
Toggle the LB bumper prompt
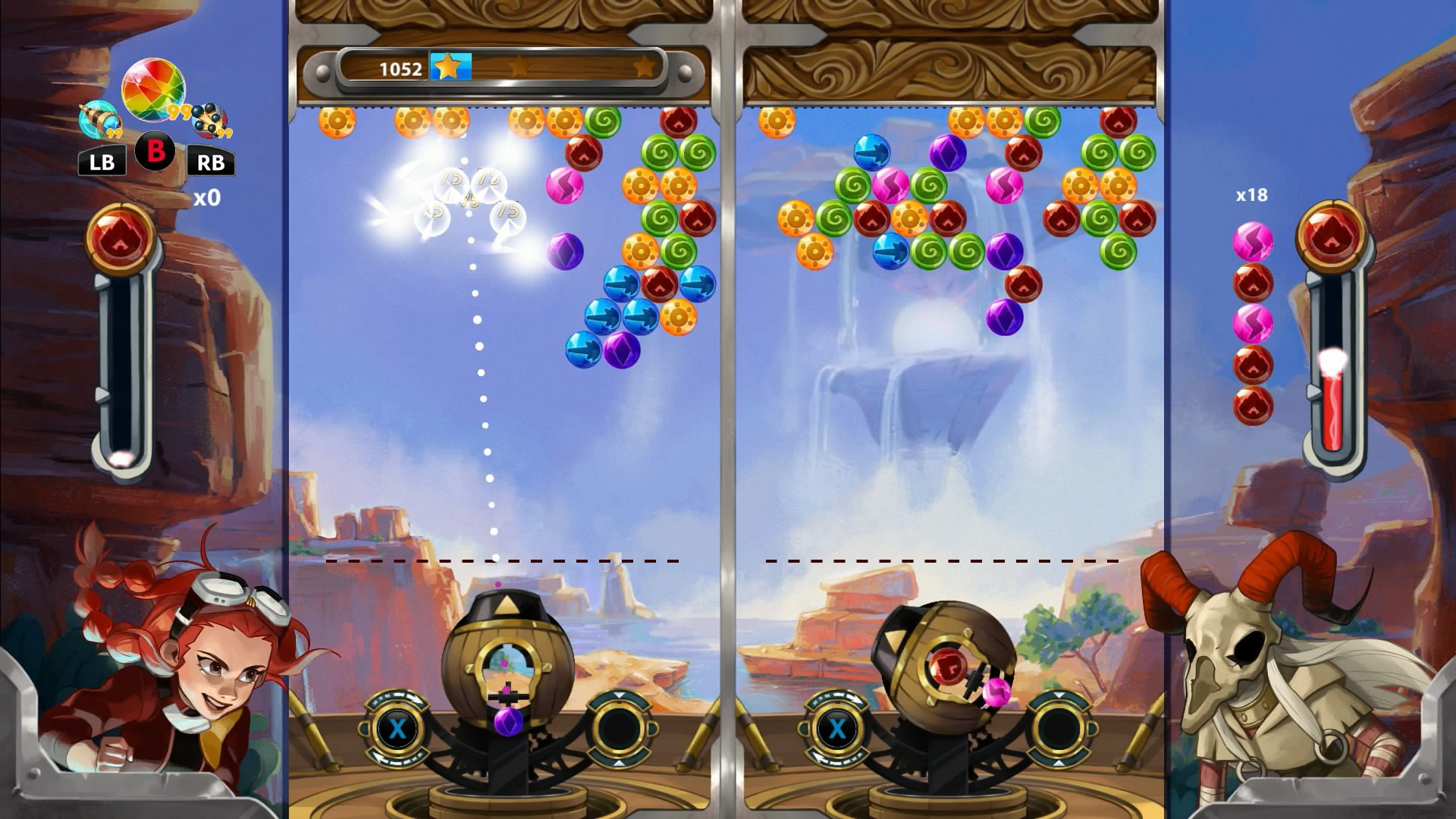point(101,162)
